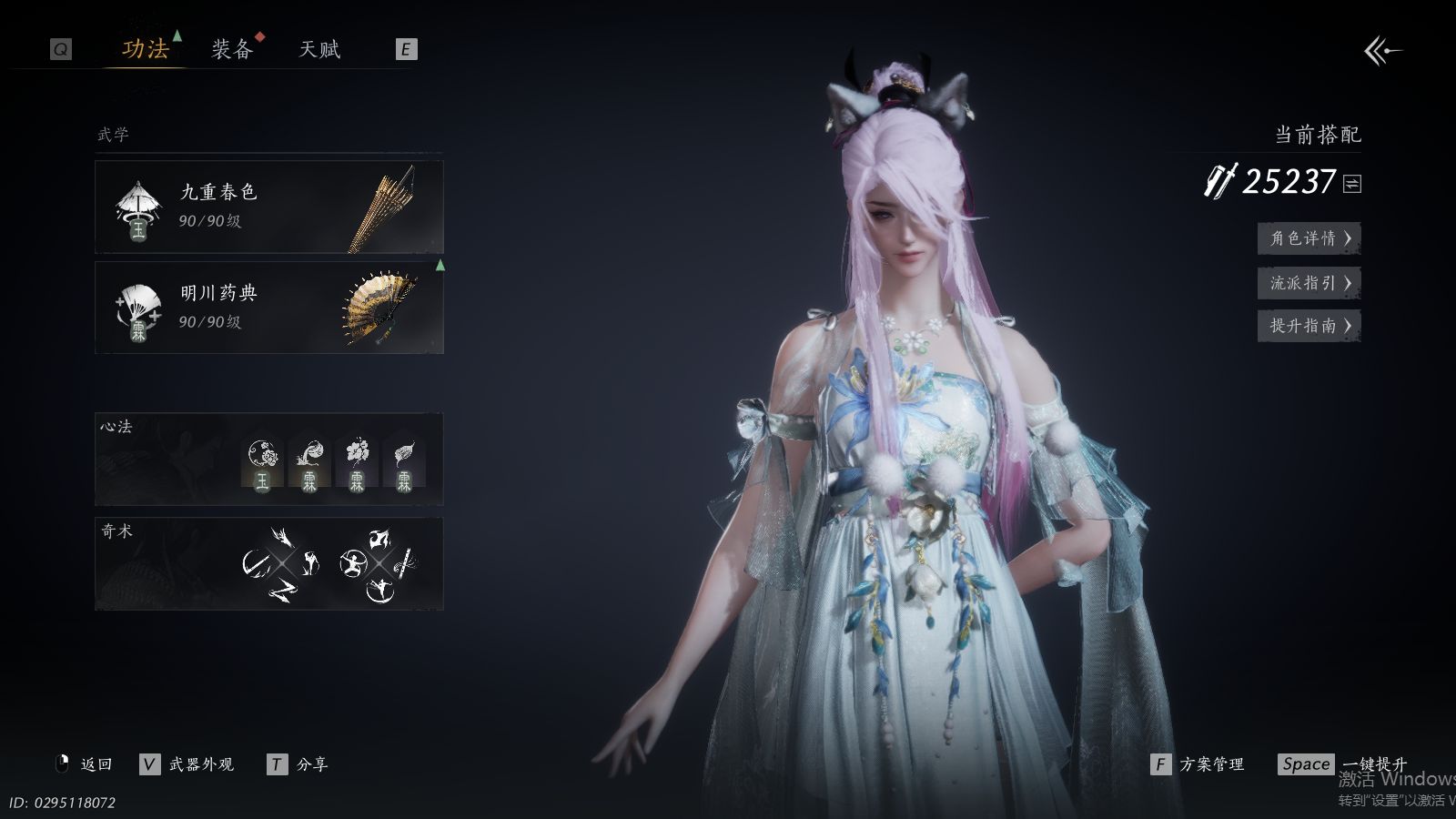Viewport: 1456px width, 819px height.
Task: Select the 明川药典 martial art slot
Action: 268,308
